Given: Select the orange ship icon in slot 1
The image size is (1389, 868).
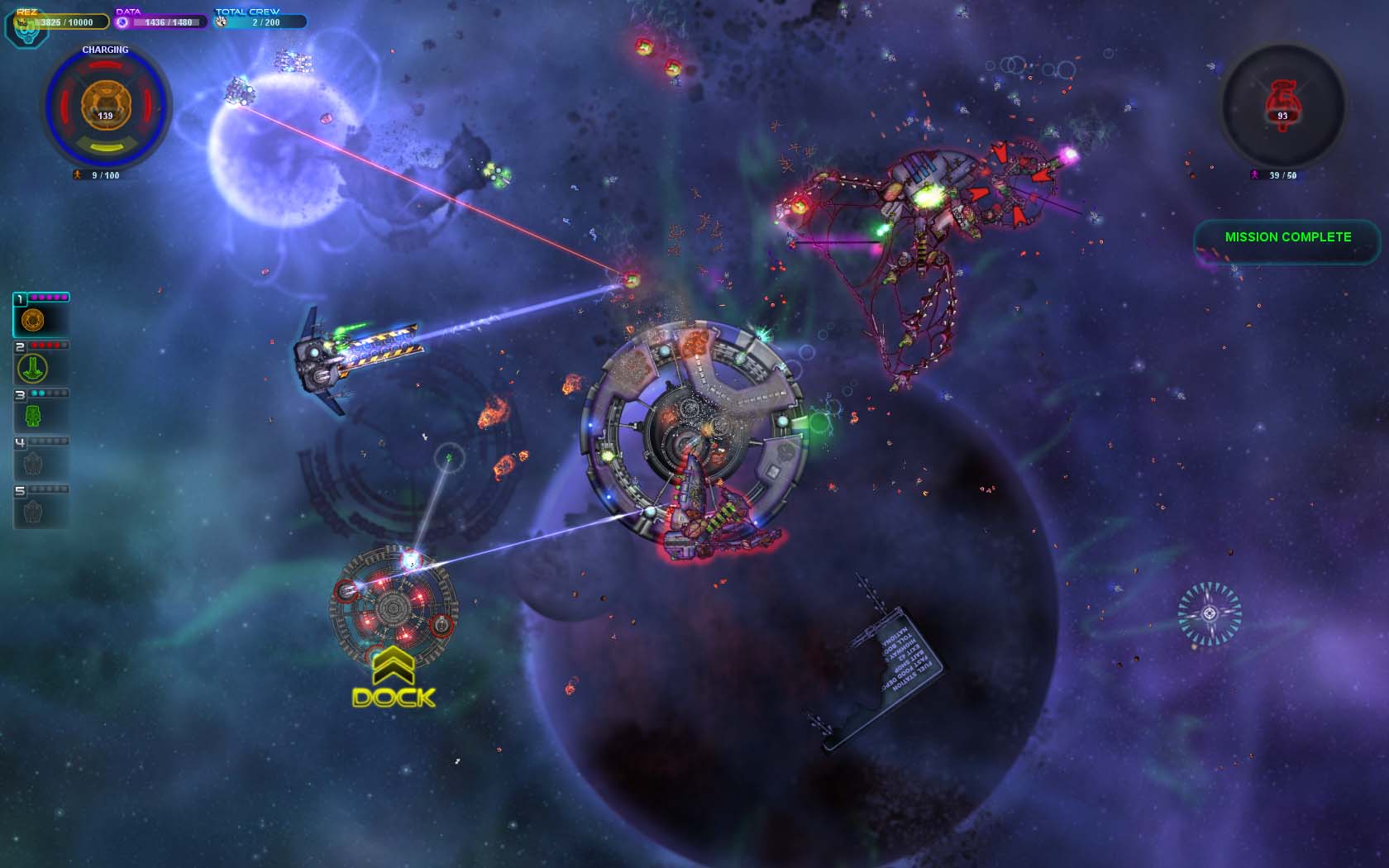Looking at the screenshot, I should (x=31, y=320).
